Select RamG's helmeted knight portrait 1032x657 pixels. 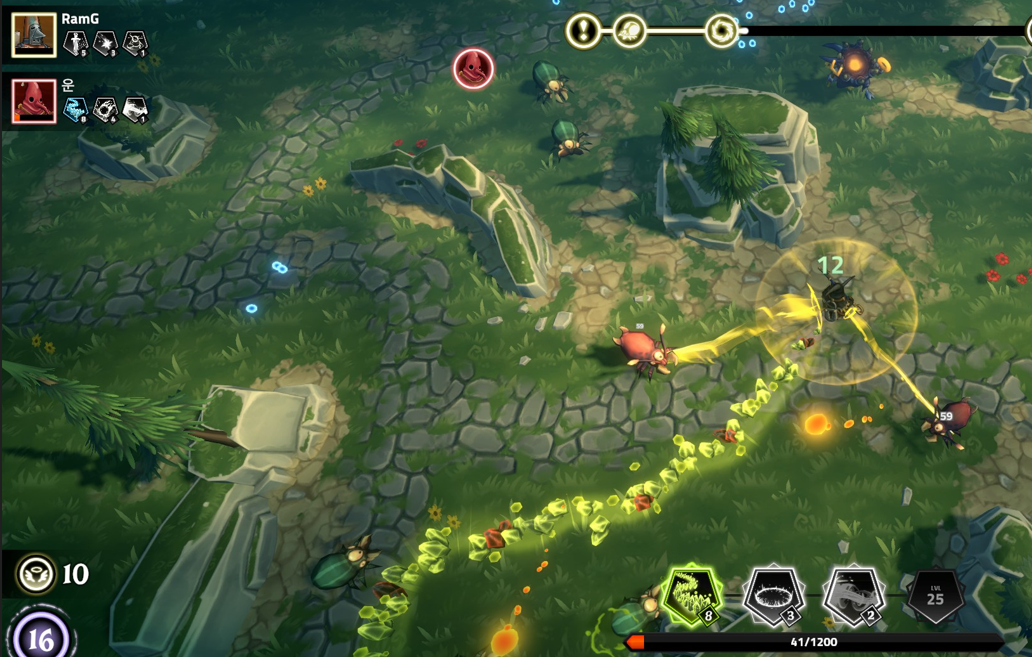[33, 35]
